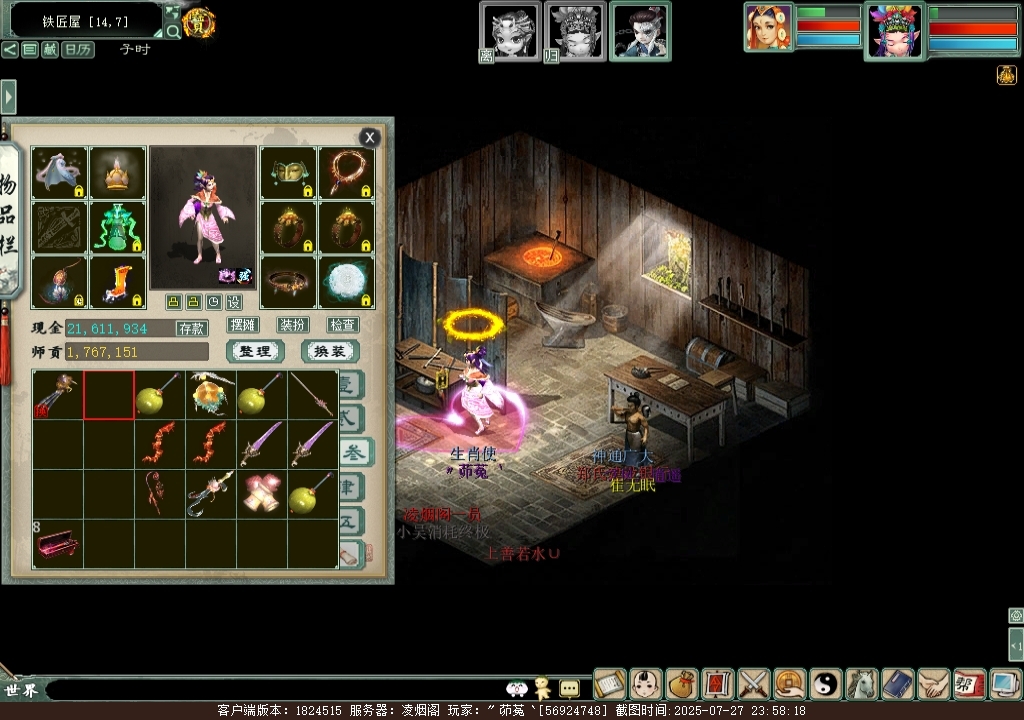This screenshot has height=720, width=1024.
Task: Close the inventory panel with the X
Action: point(370,138)
